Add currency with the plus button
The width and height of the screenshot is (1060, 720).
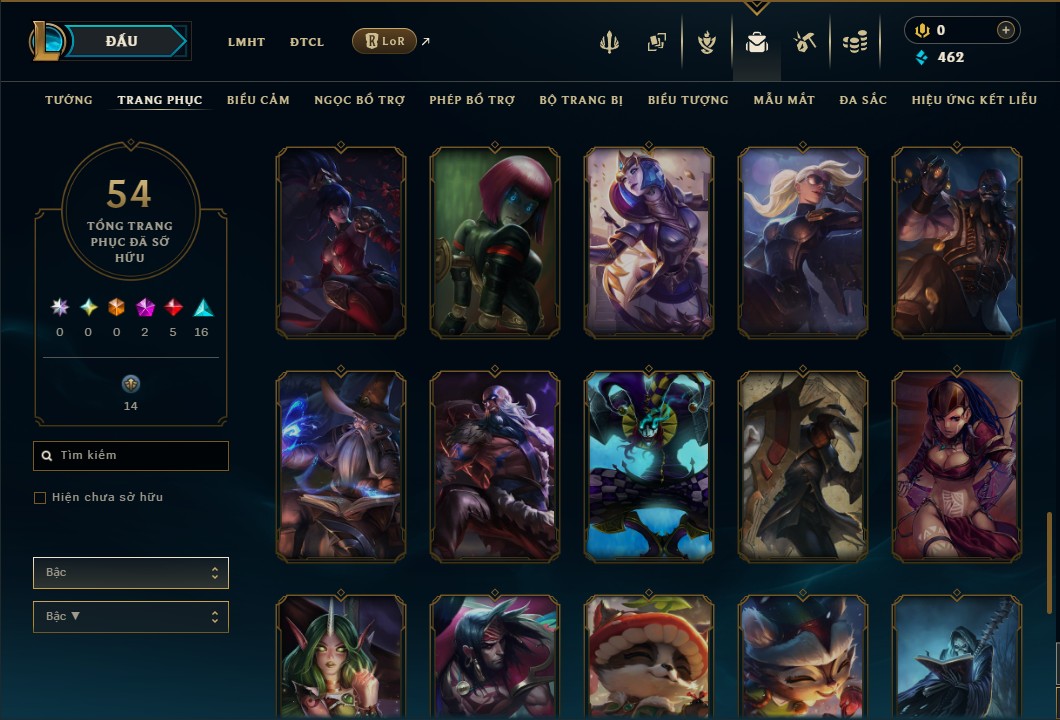pyautogui.click(x=1005, y=30)
